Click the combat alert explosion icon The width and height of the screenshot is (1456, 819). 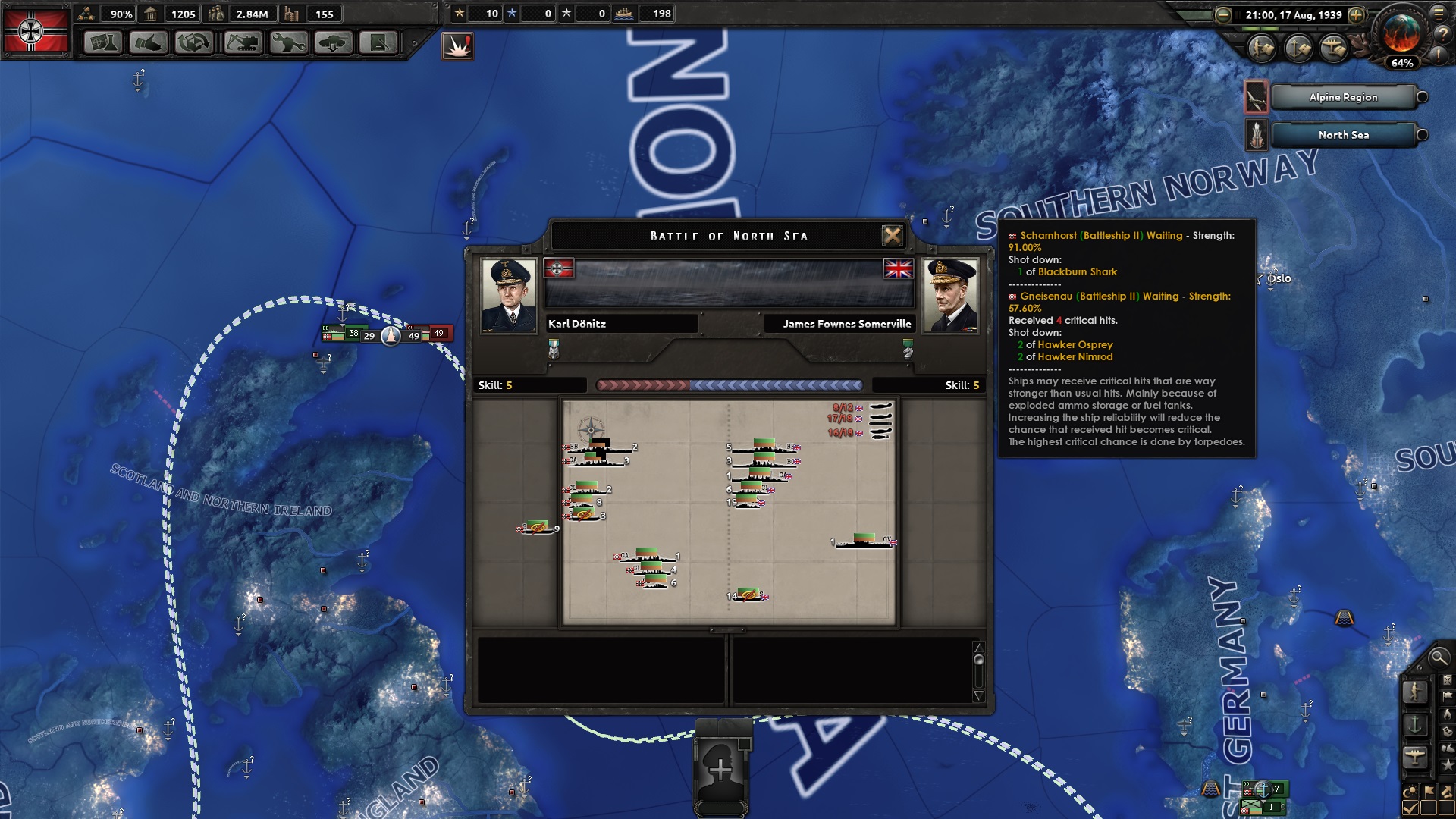457,45
